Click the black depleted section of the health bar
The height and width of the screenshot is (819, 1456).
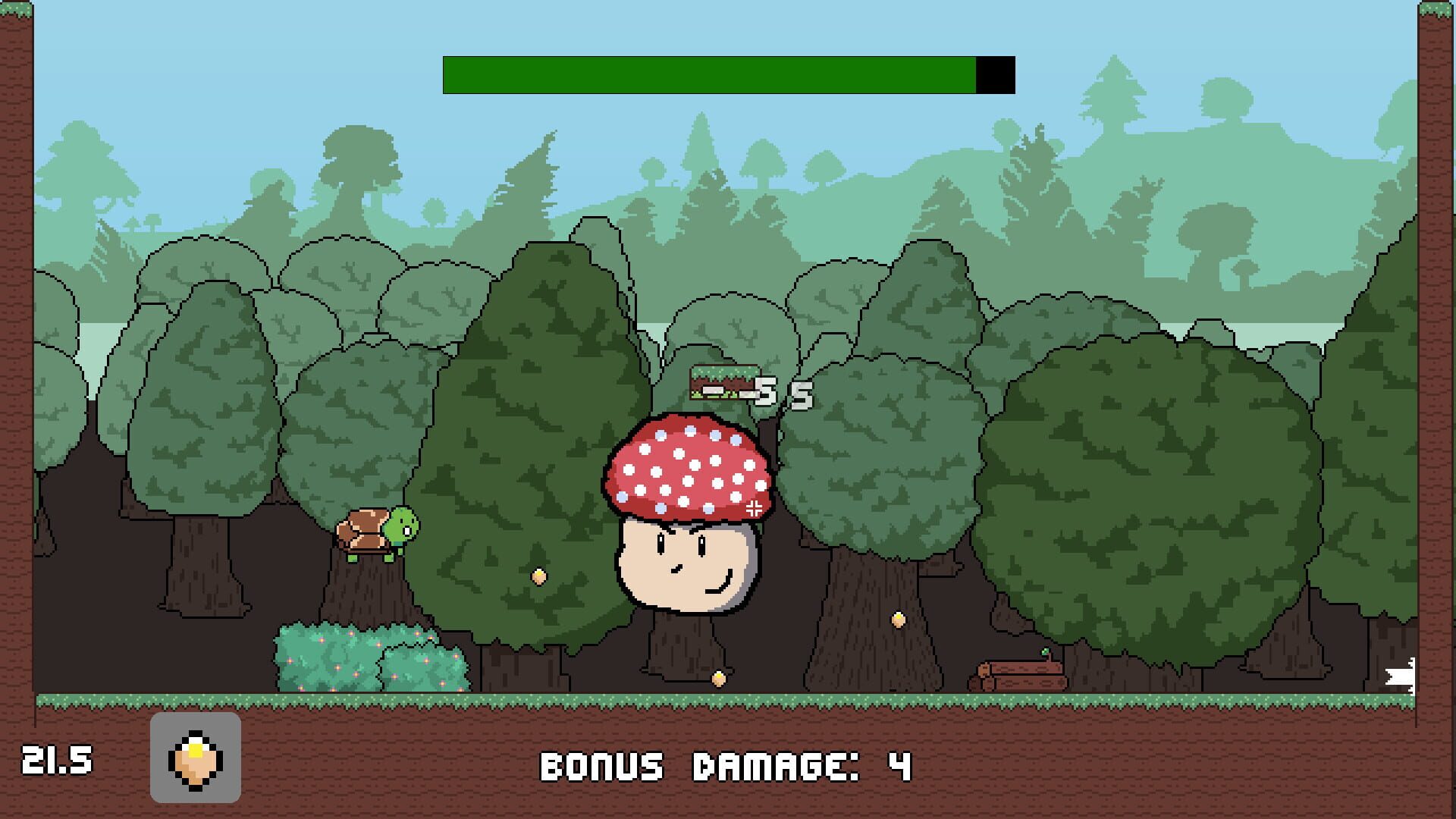[x=995, y=74]
